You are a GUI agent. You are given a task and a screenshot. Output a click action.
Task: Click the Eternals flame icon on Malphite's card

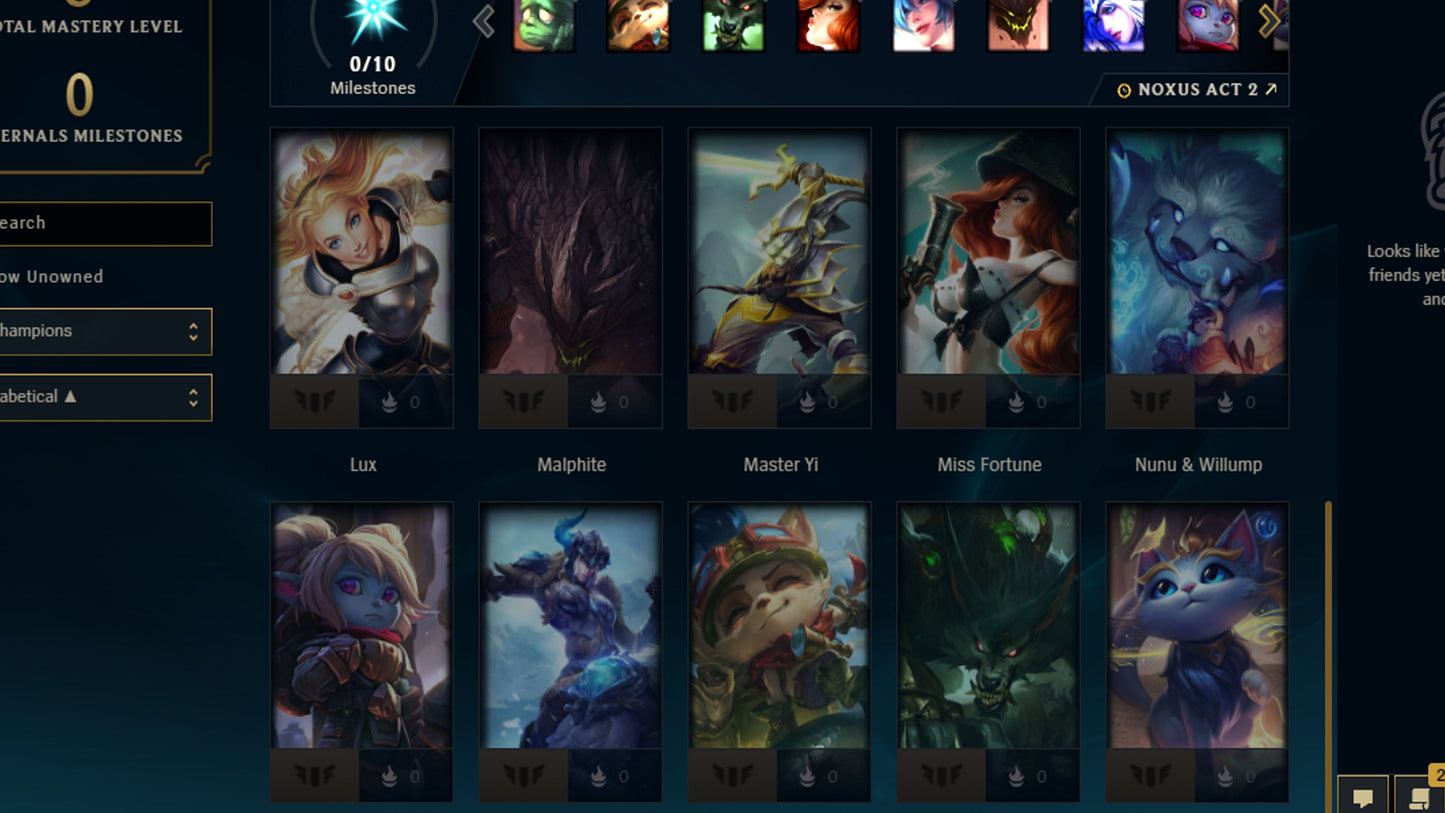click(x=599, y=401)
